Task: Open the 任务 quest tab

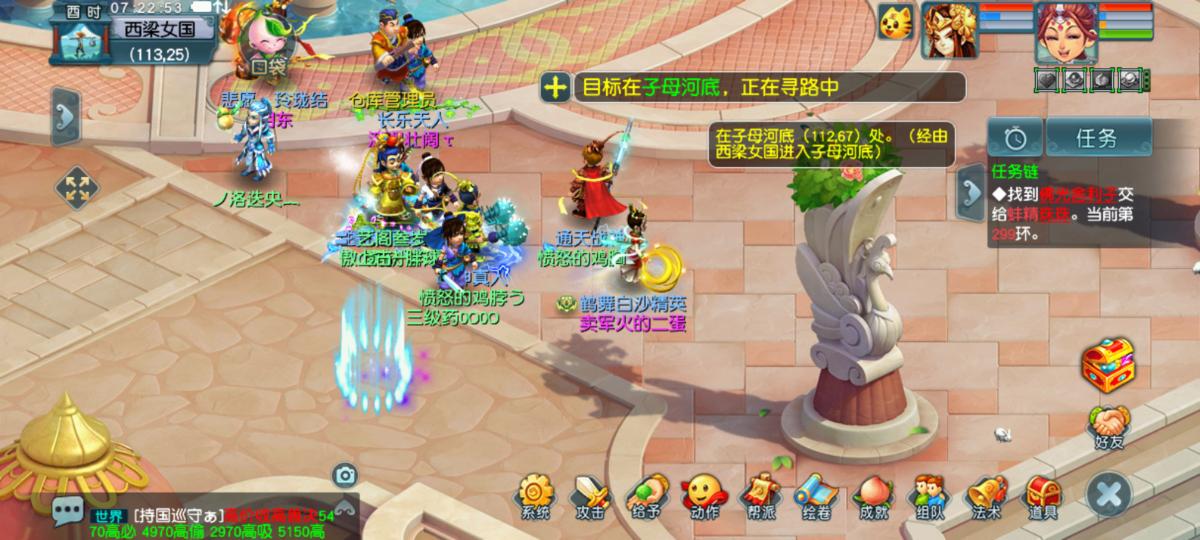Action: (x=1097, y=138)
